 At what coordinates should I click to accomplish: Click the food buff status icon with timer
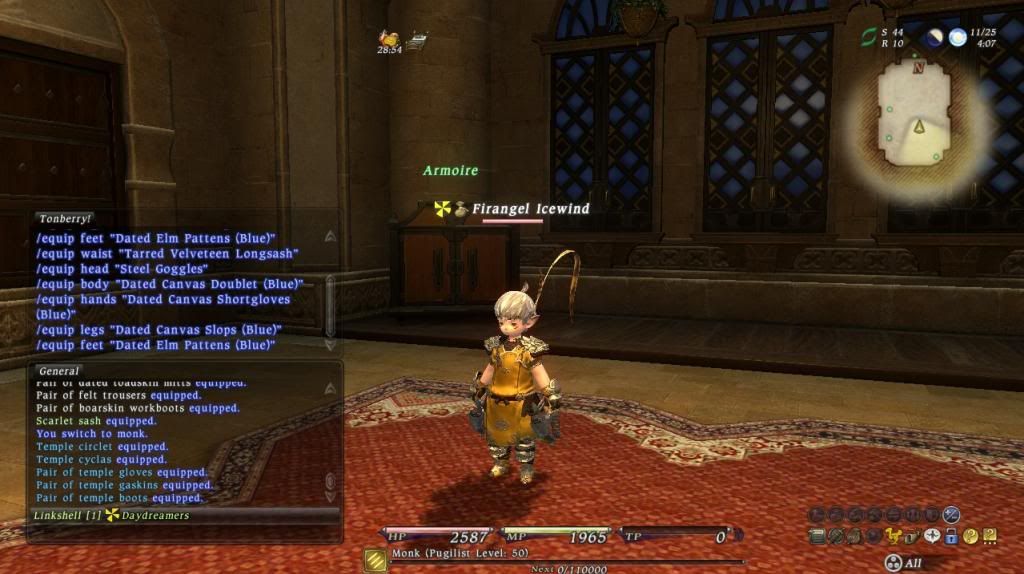[x=389, y=38]
